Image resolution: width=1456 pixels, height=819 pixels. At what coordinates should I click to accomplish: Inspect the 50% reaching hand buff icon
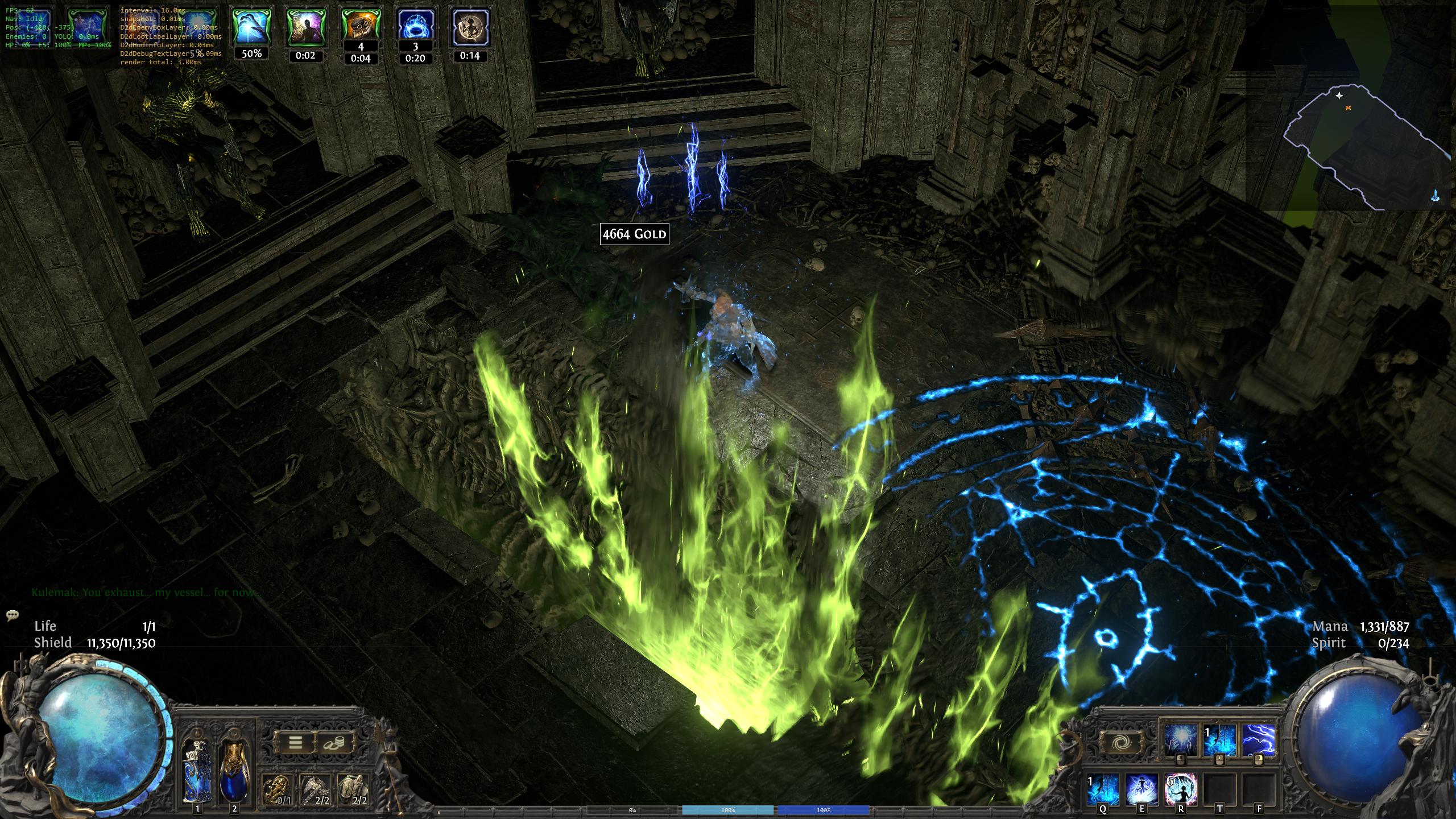click(251, 26)
